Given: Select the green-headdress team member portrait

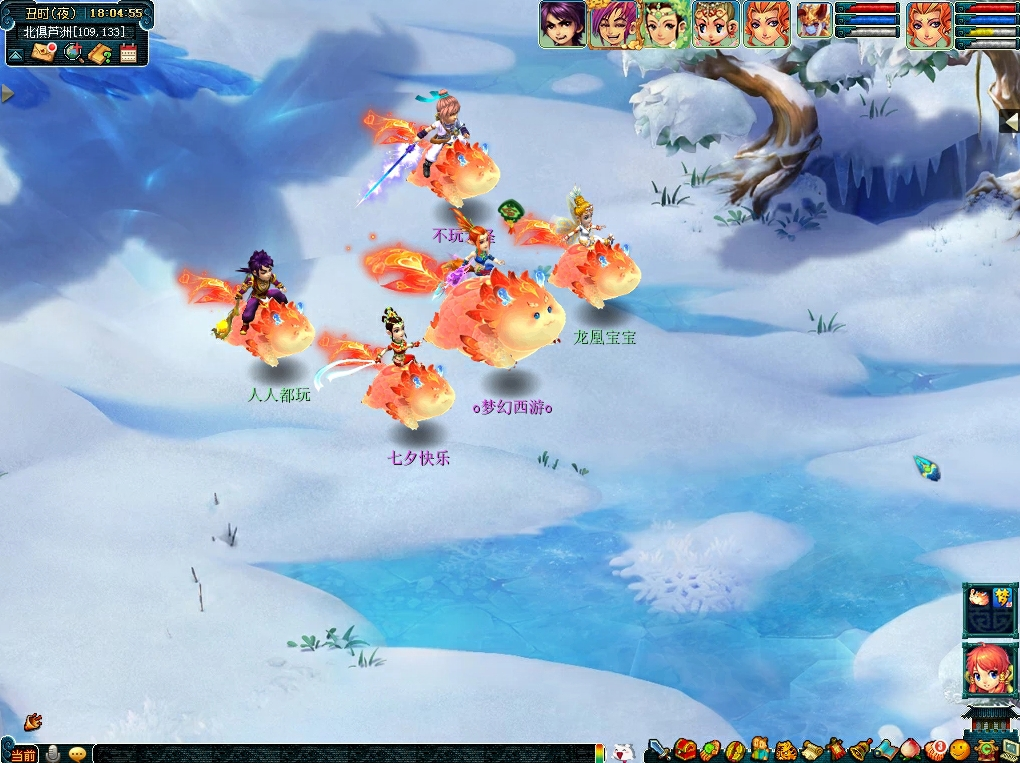Looking at the screenshot, I should [664, 24].
